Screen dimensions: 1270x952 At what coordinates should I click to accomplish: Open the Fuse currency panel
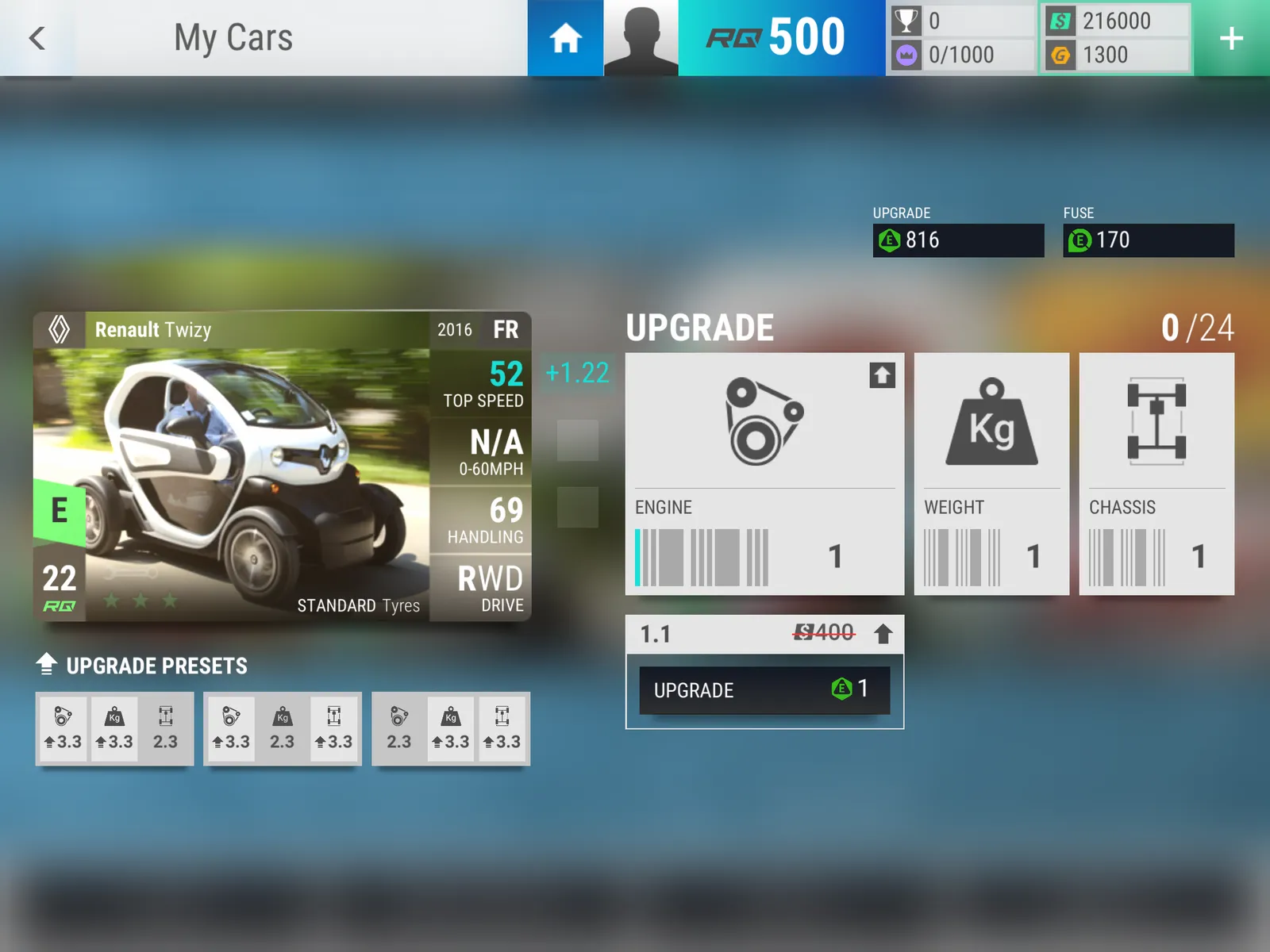point(1149,240)
